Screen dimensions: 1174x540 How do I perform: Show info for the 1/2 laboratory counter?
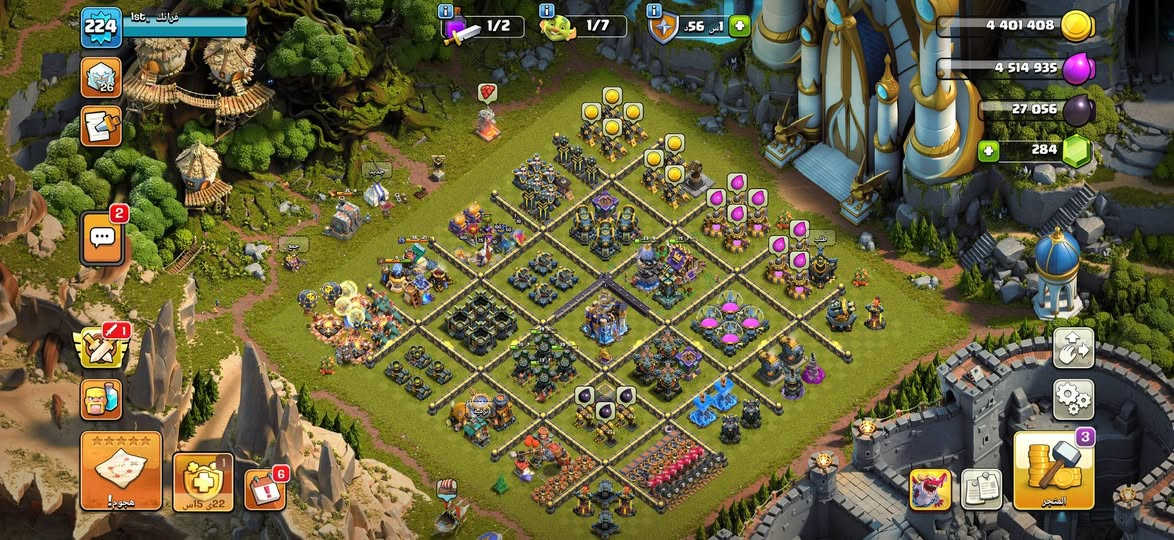pyautogui.click(x=446, y=10)
